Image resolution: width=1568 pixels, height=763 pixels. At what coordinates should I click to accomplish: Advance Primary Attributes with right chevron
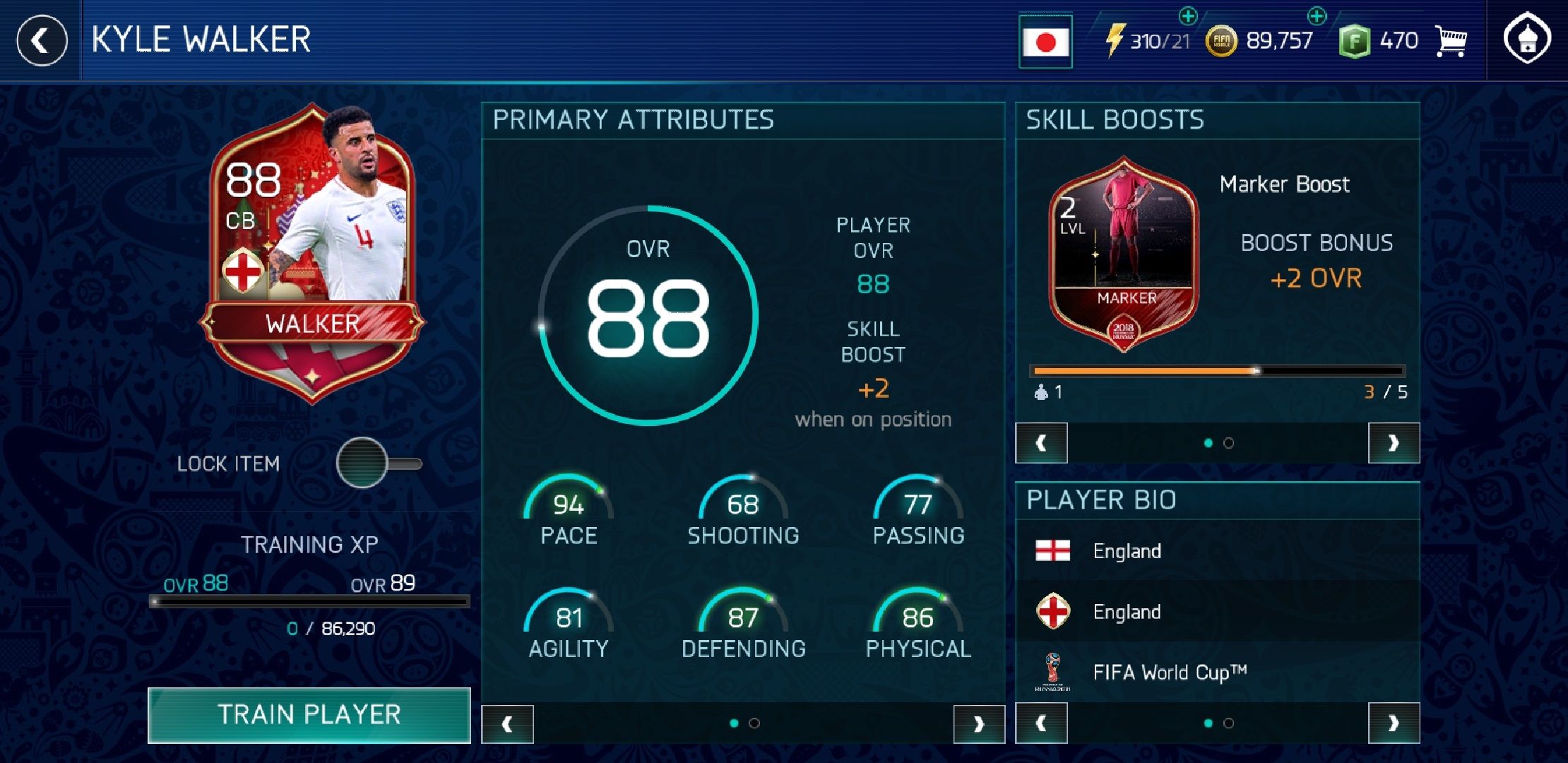click(x=980, y=723)
